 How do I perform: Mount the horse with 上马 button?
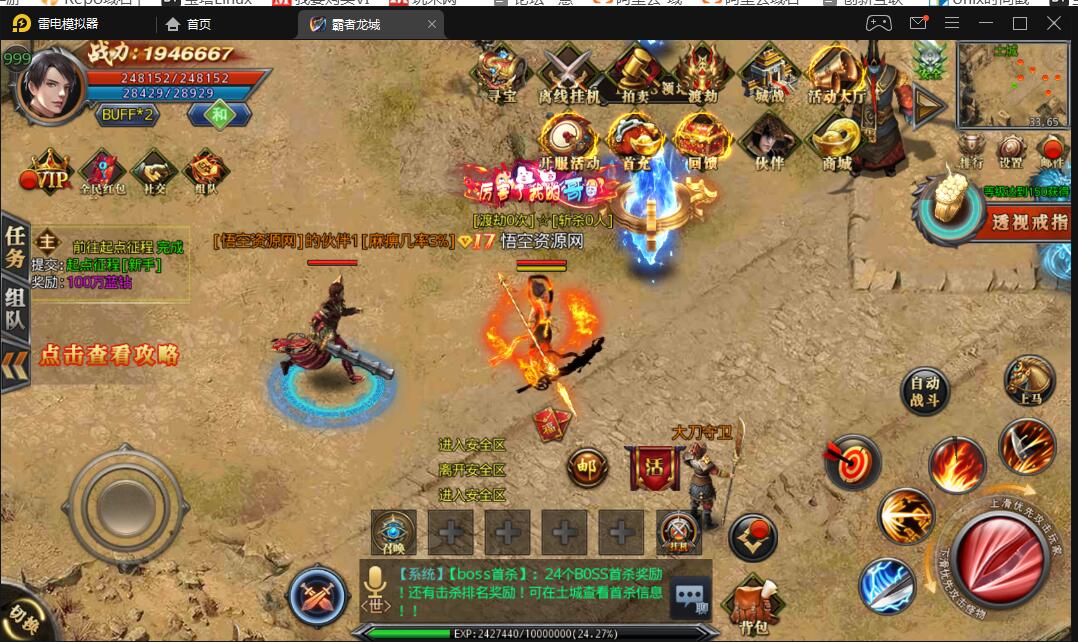1029,381
